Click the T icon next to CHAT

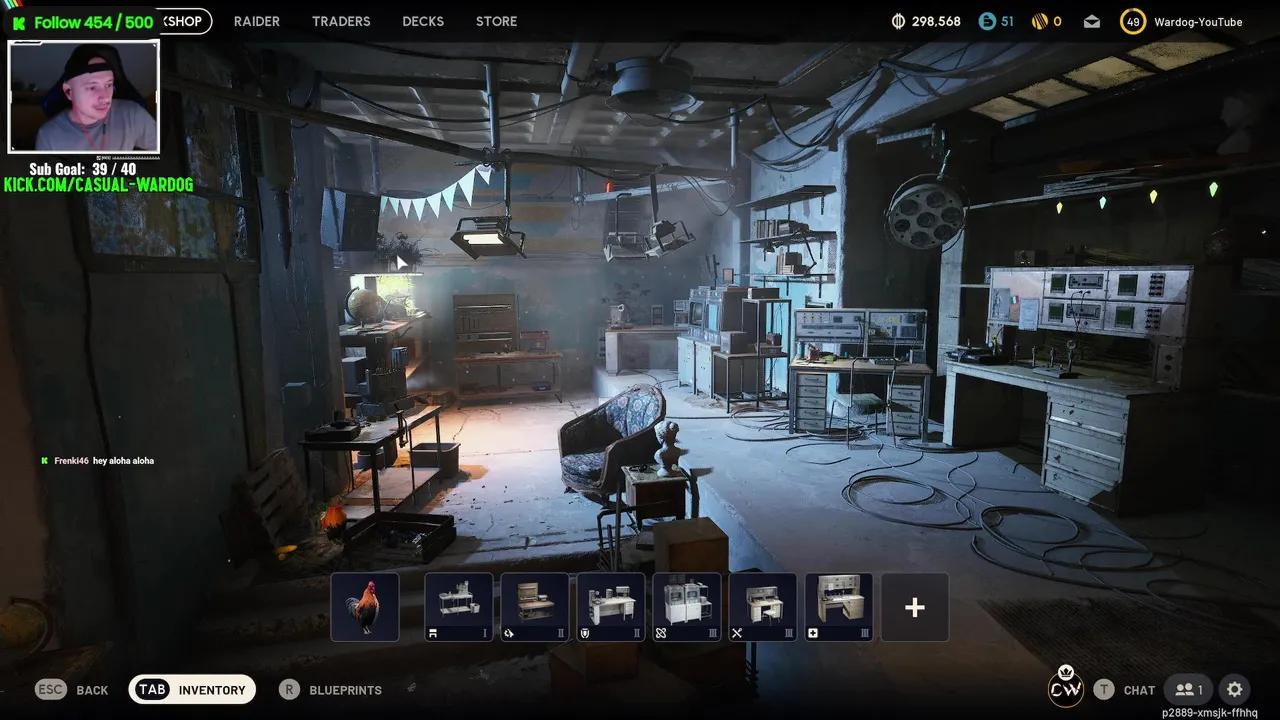click(x=1104, y=689)
